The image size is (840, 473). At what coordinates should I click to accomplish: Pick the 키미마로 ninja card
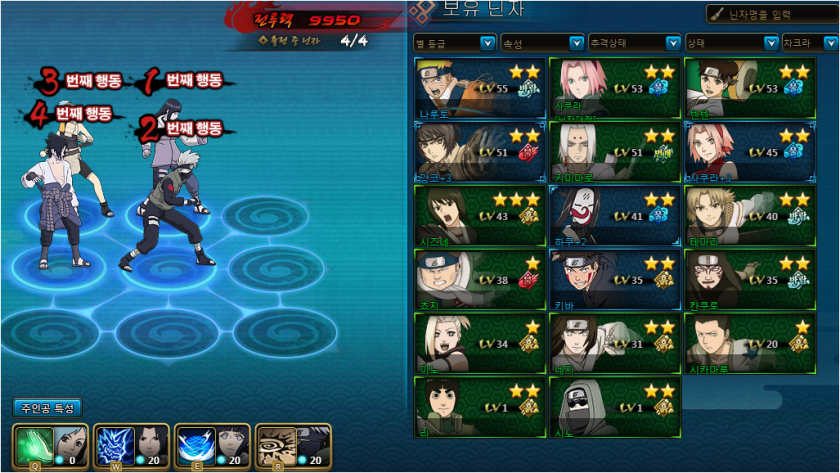(614, 152)
